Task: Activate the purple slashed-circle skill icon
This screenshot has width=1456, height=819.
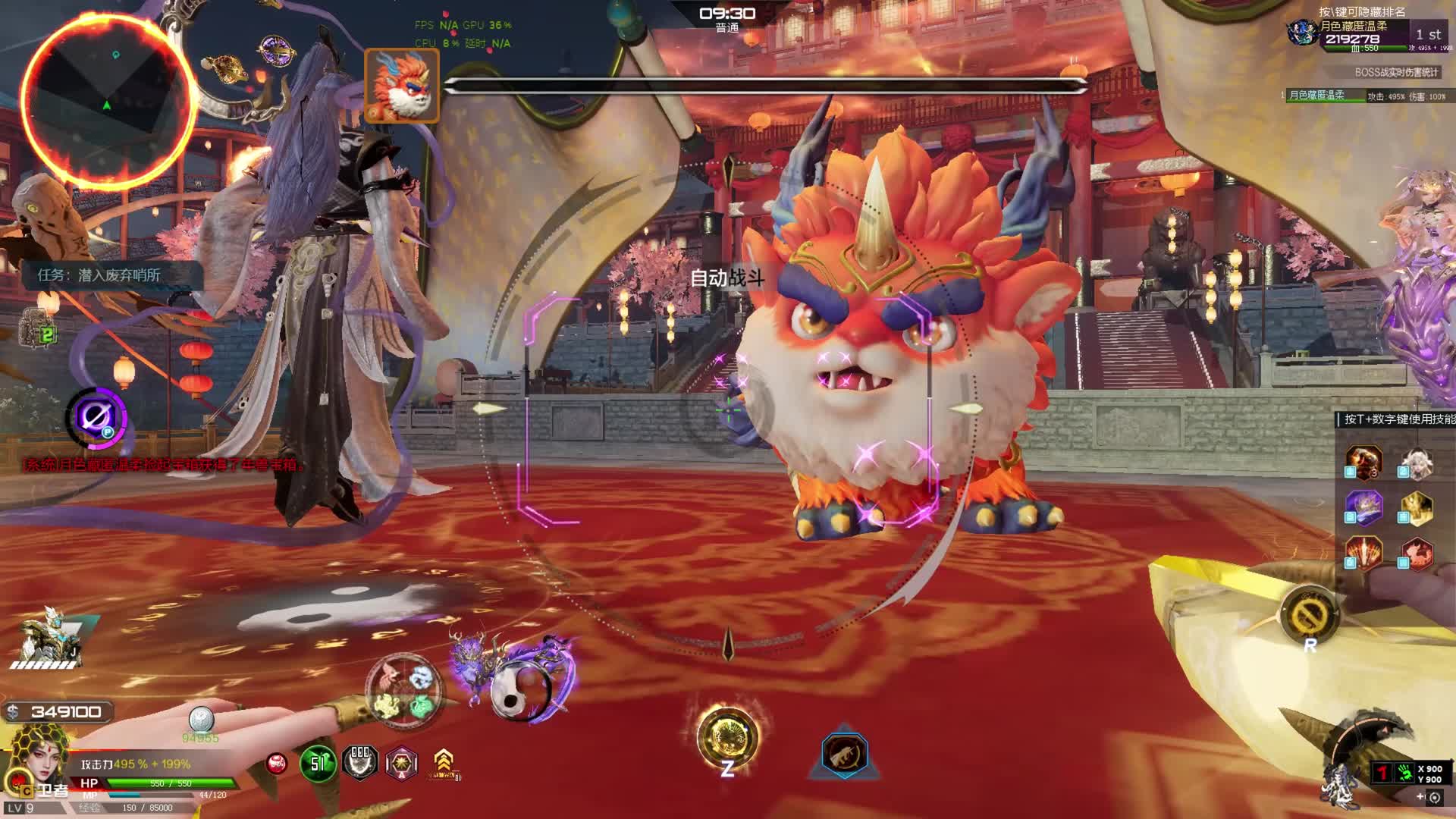Action: 96,417
